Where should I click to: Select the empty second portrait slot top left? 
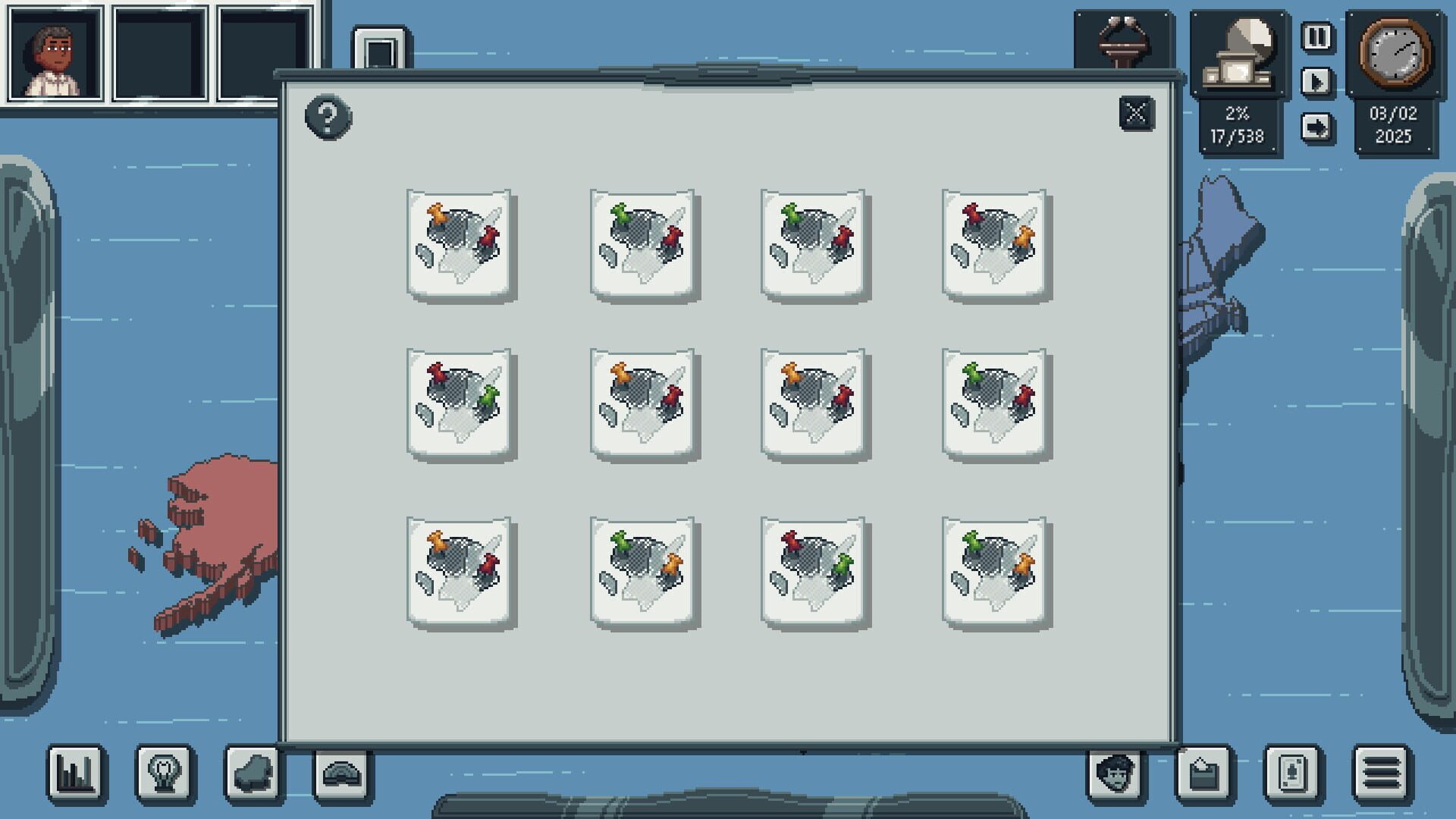[160, 53]
